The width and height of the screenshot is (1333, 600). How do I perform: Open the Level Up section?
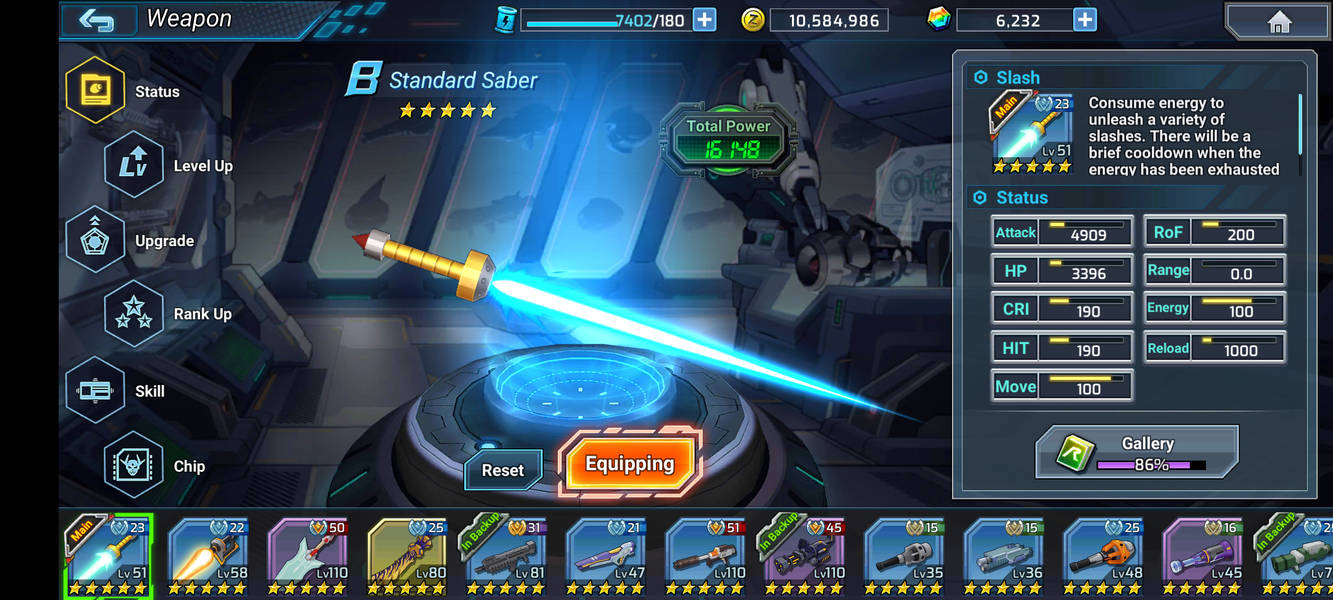point(134,165)
